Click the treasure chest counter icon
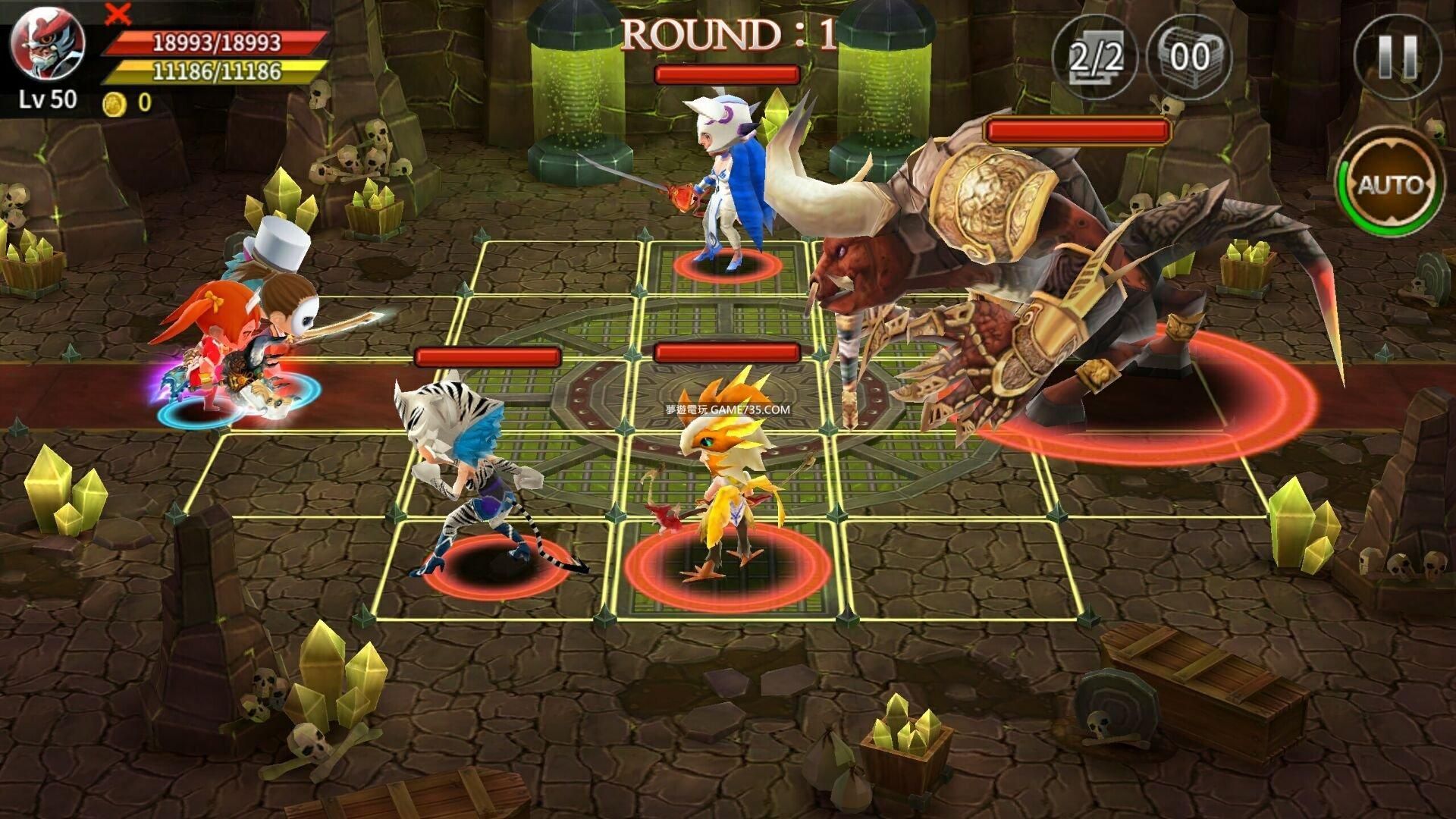Image resolution: width=1456 pixels, height=819 pixels. pos(1188,57)
